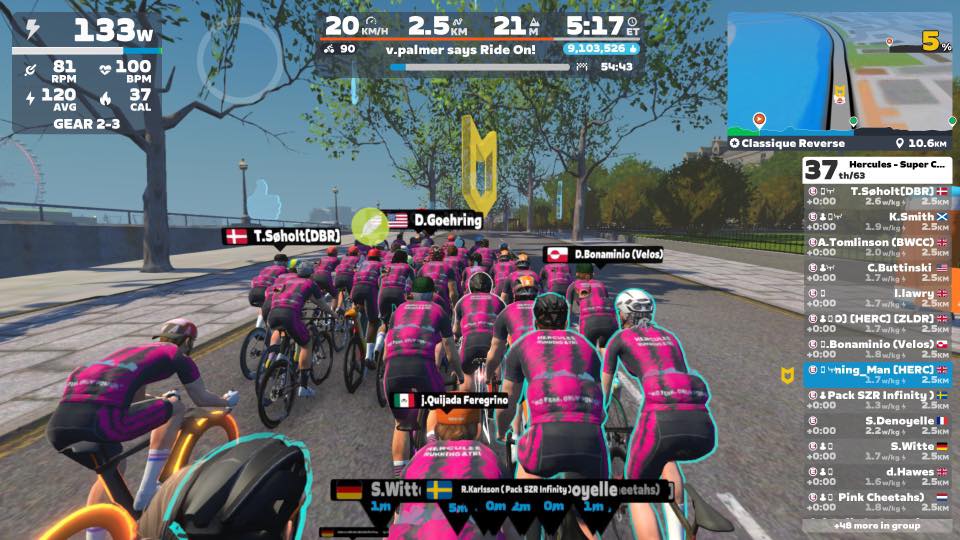Select A.Tomlinson (BWCC) rider row
960x540 pixels.
tap(878, 247)
